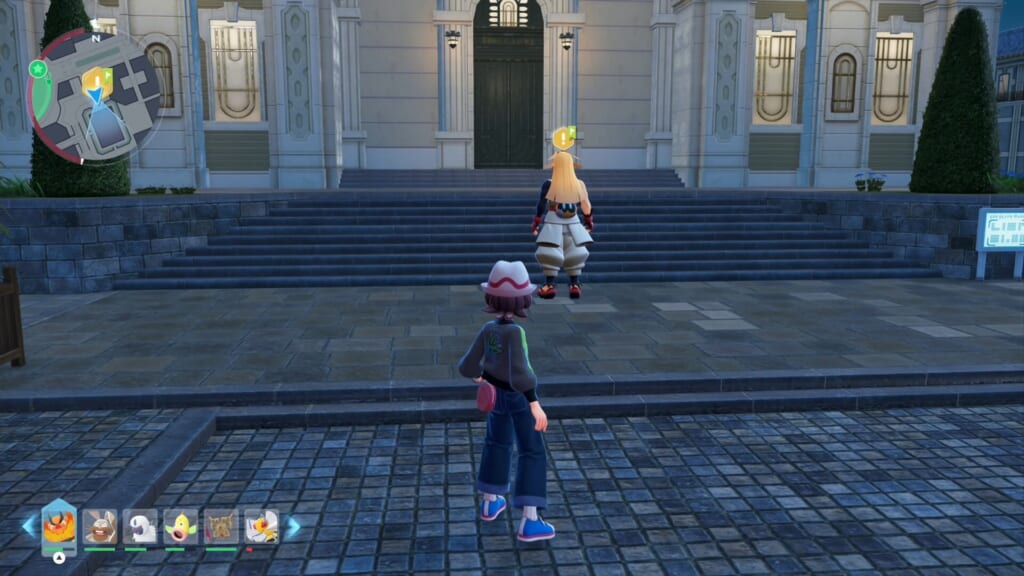Click the left arrow of party bar

point(28,526)
